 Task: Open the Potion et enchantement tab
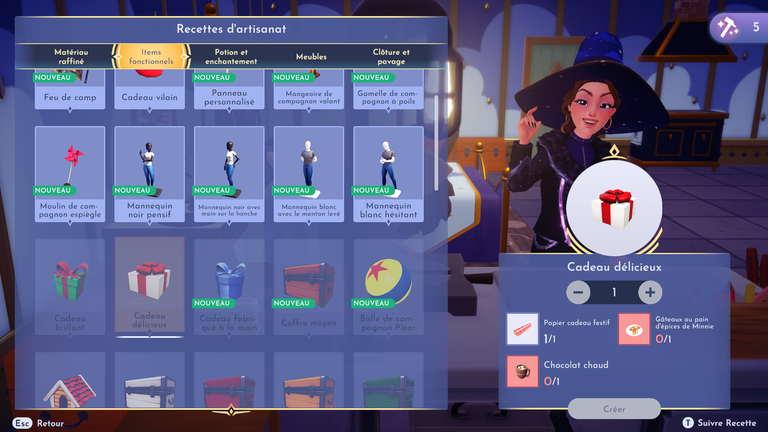pos(230,56)
